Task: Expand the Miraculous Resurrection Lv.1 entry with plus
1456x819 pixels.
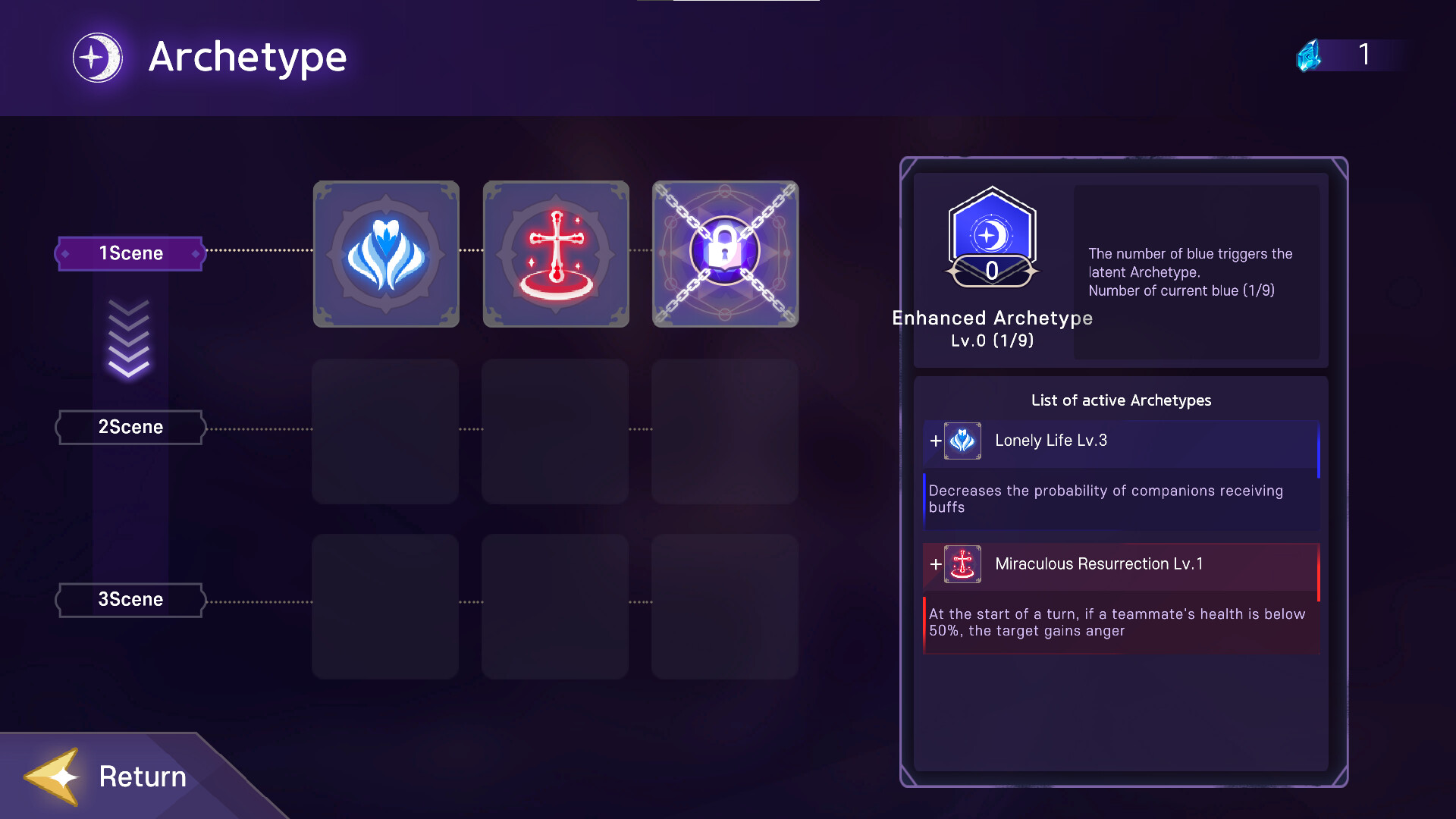Action: click(x=934, y=564)
